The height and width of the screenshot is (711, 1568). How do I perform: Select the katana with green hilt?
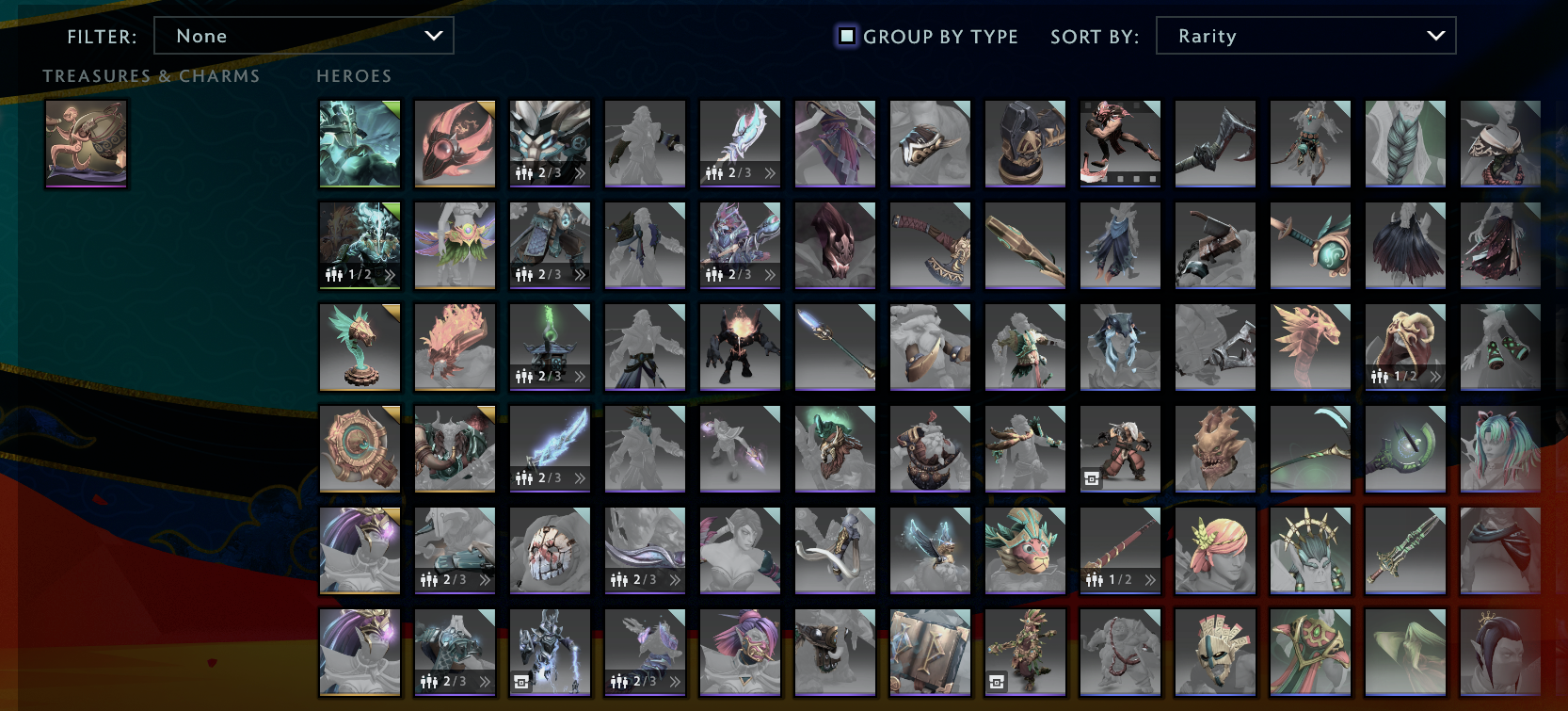(x=1311, y=245)
